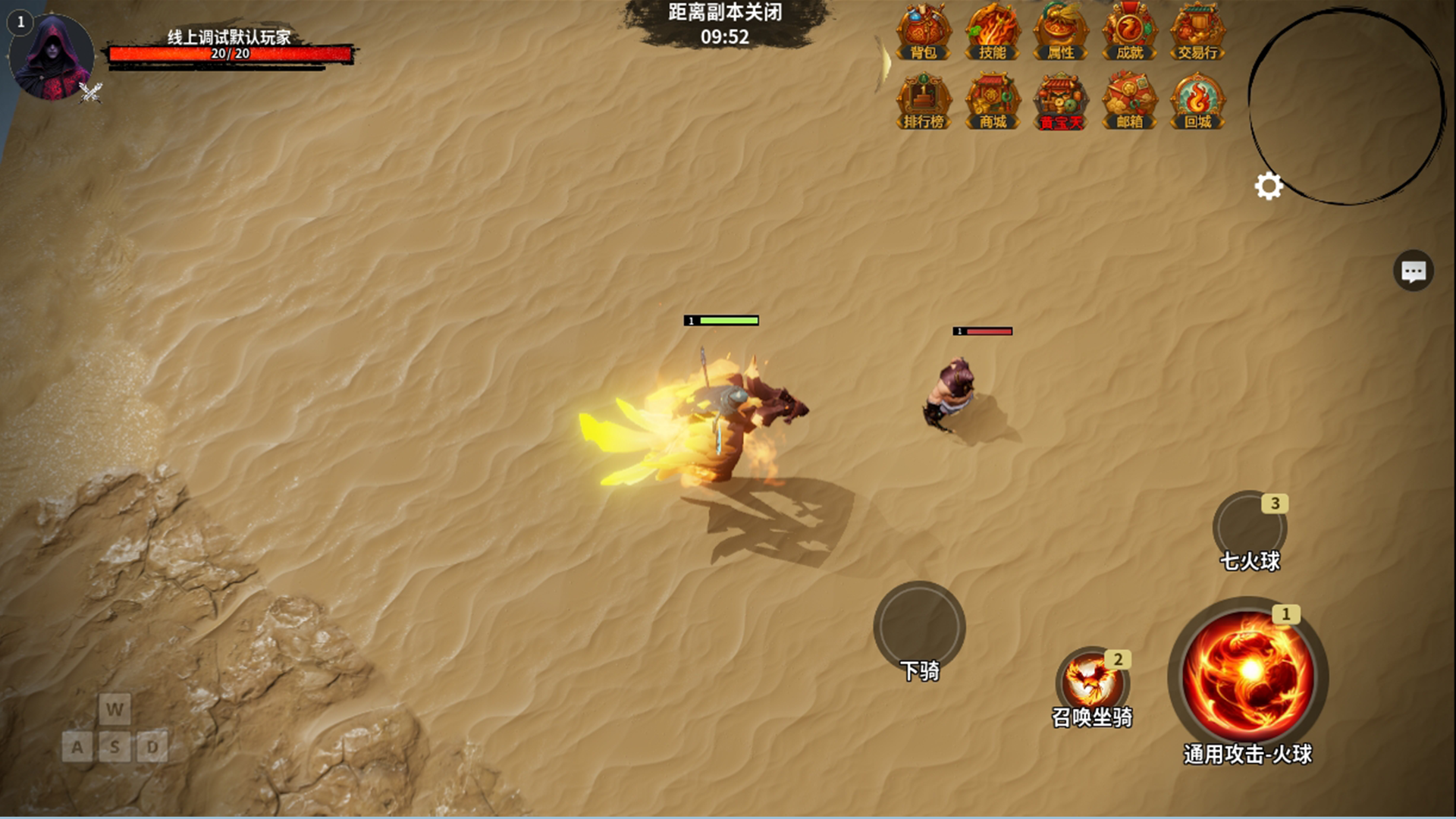
Task: Show the 属性 attributes panel
Action: pos(1060,33)
